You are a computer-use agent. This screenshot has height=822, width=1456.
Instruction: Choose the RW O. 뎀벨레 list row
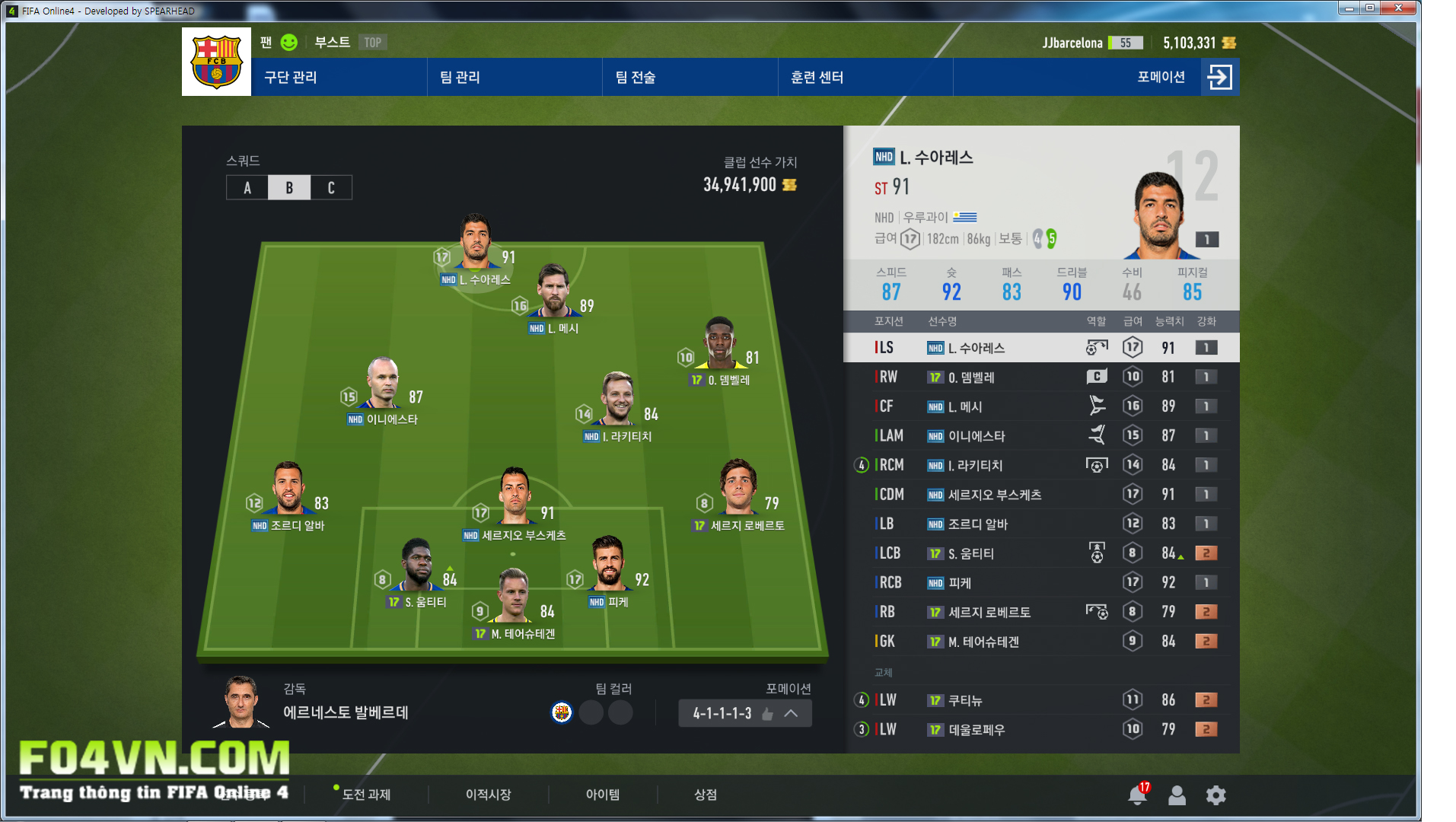tap(1041, 377)
